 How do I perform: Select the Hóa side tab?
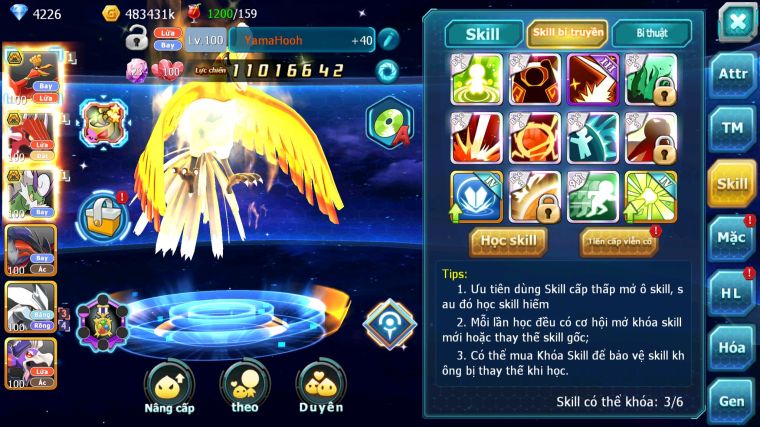tap(732, 347)
